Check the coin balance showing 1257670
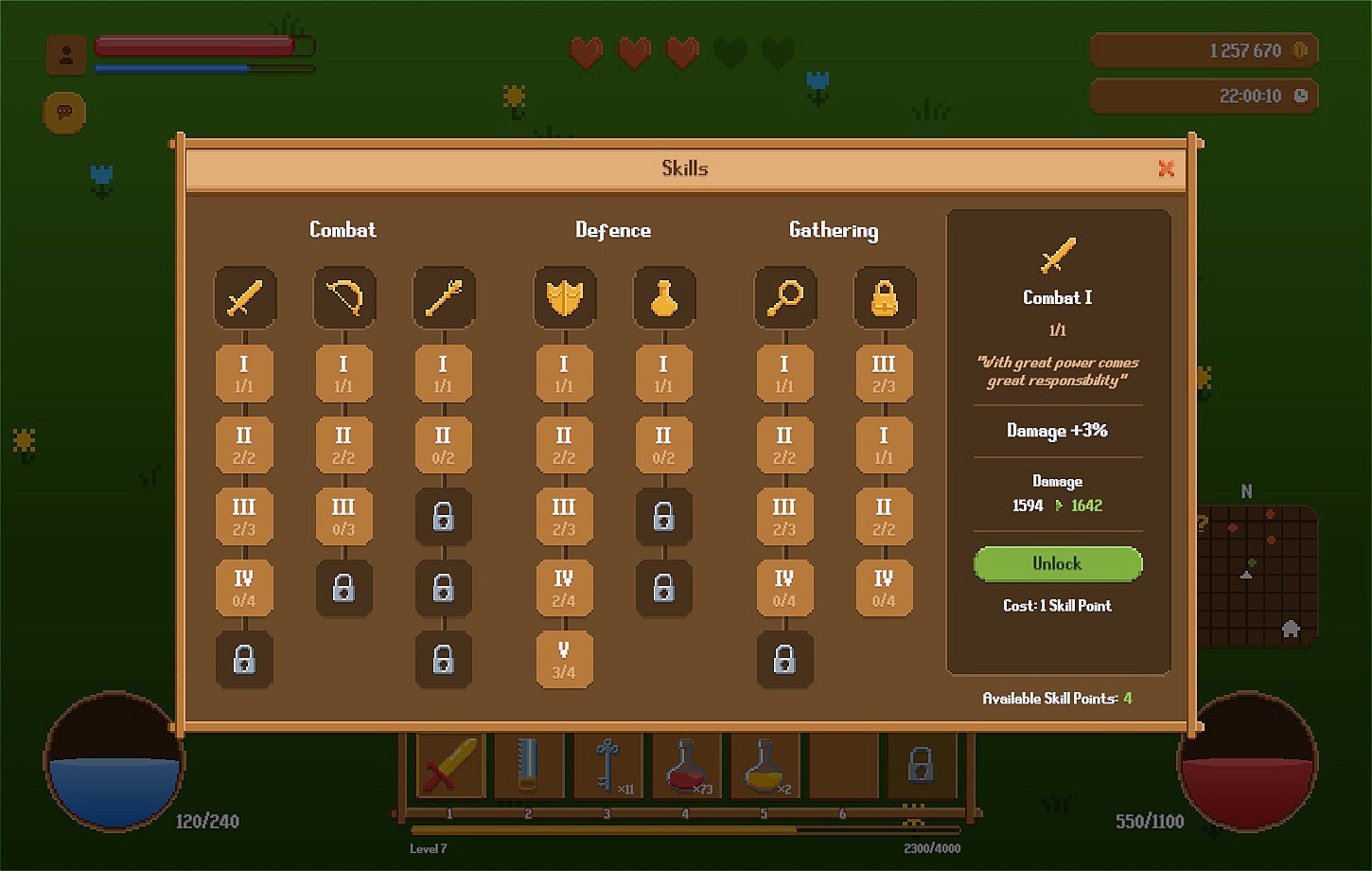 (x=1204, y=50)
